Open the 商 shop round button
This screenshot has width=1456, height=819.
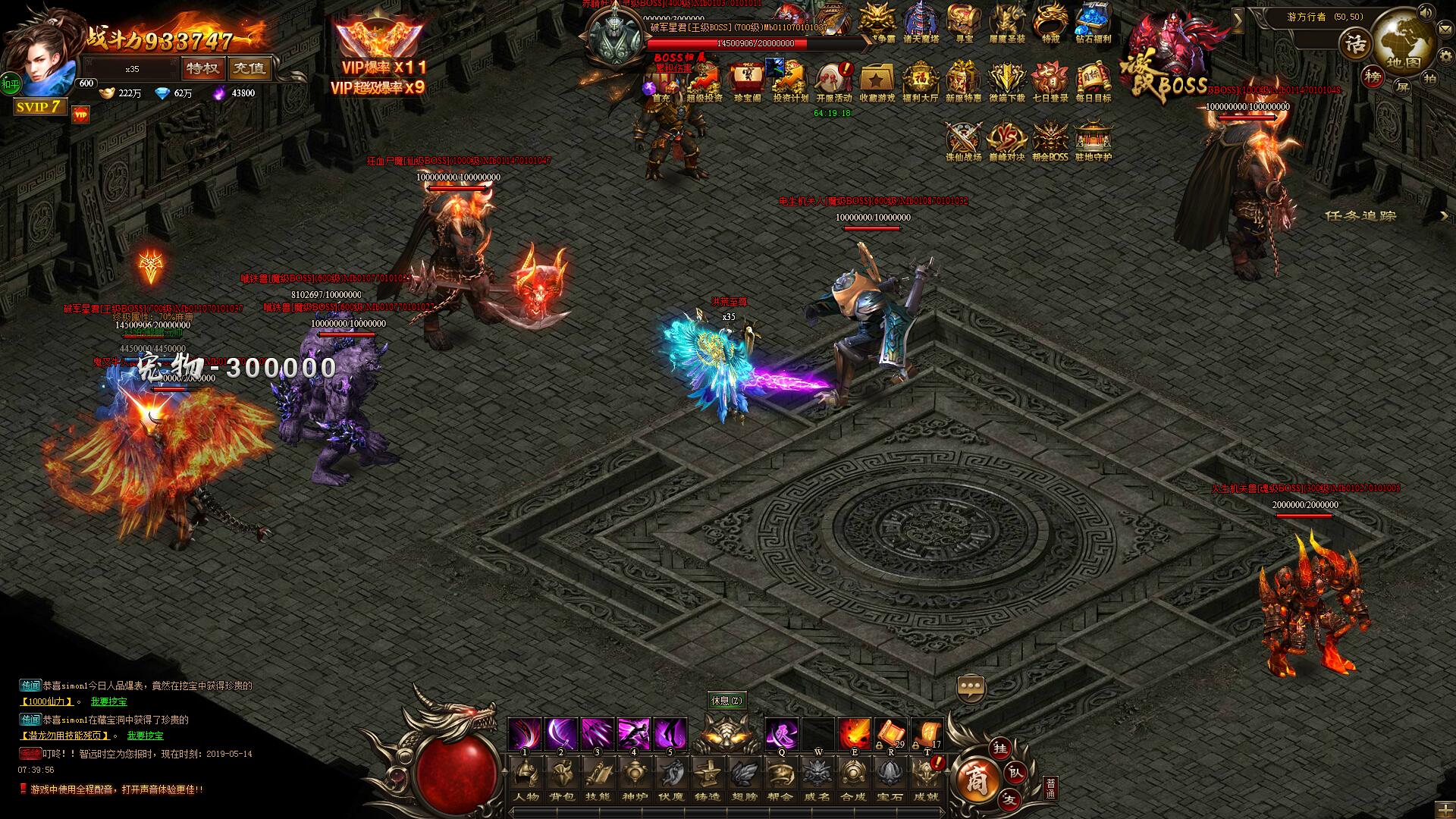pyautogui.click(x=975, y=780)
